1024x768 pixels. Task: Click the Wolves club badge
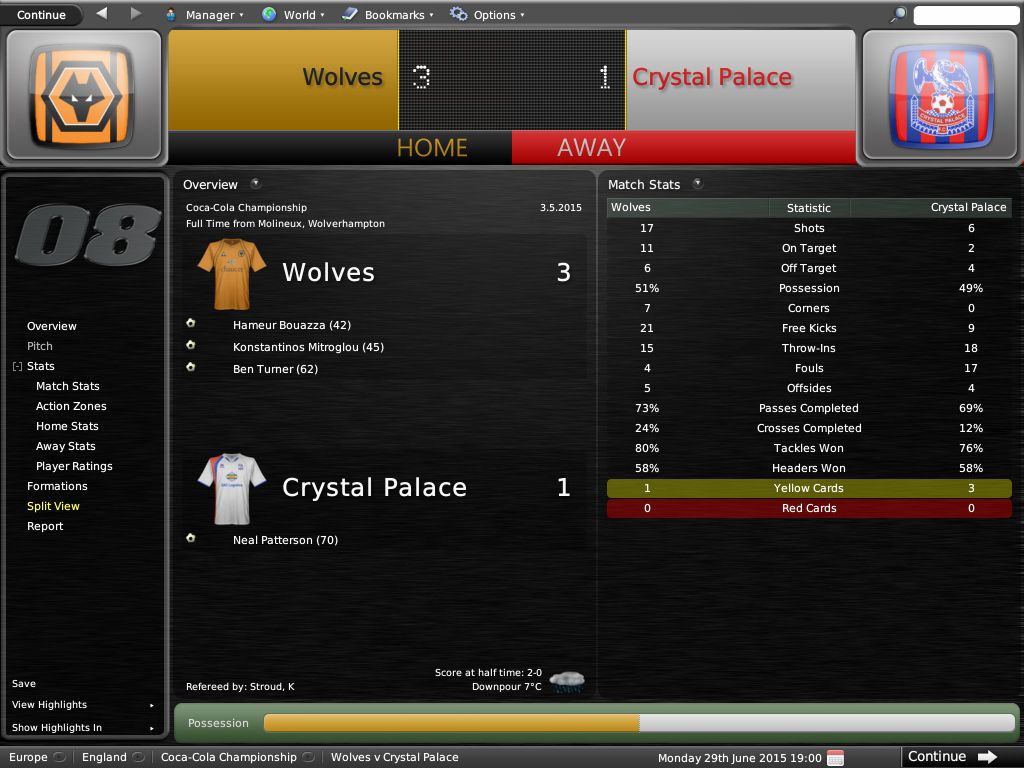82,97
